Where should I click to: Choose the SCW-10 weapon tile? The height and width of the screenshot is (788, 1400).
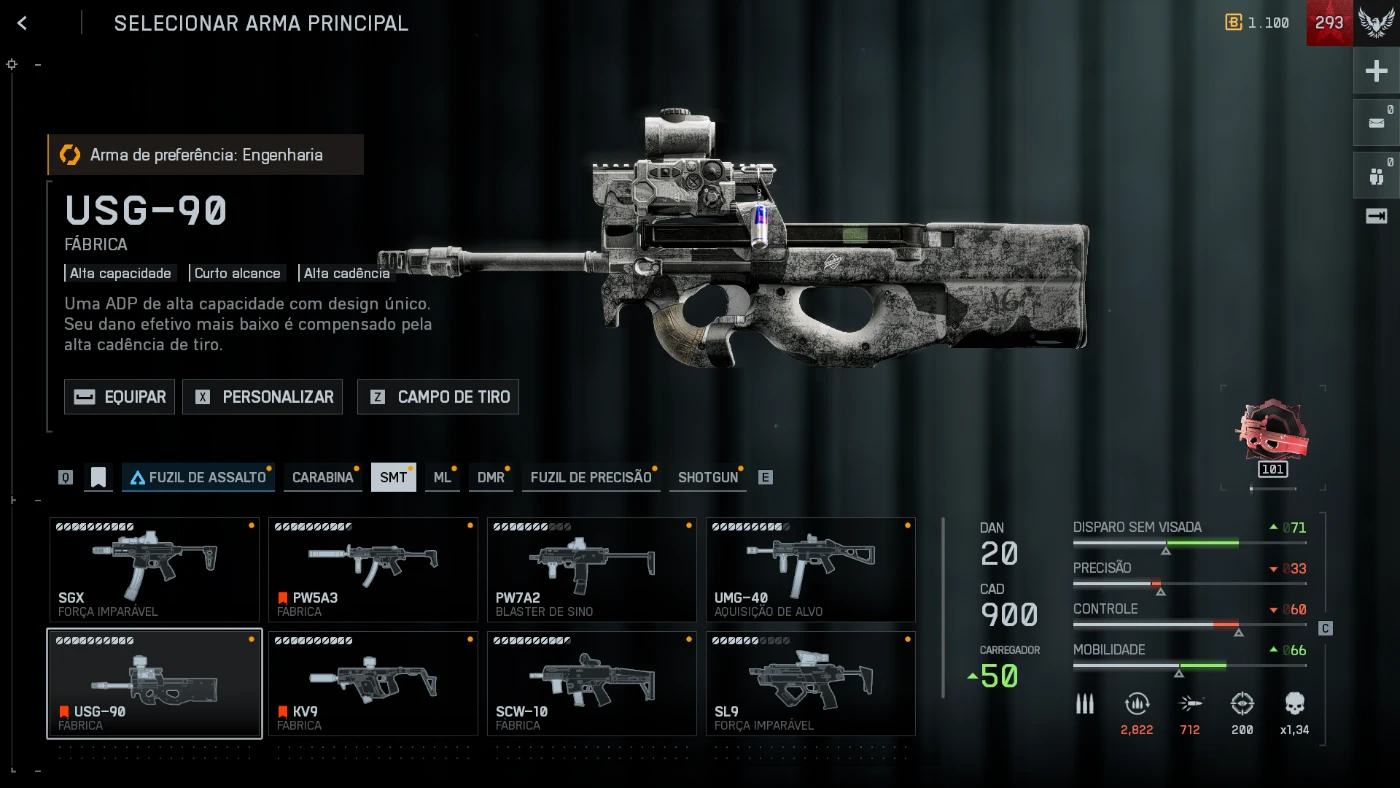pyautogui.click(x=592, y=683)
